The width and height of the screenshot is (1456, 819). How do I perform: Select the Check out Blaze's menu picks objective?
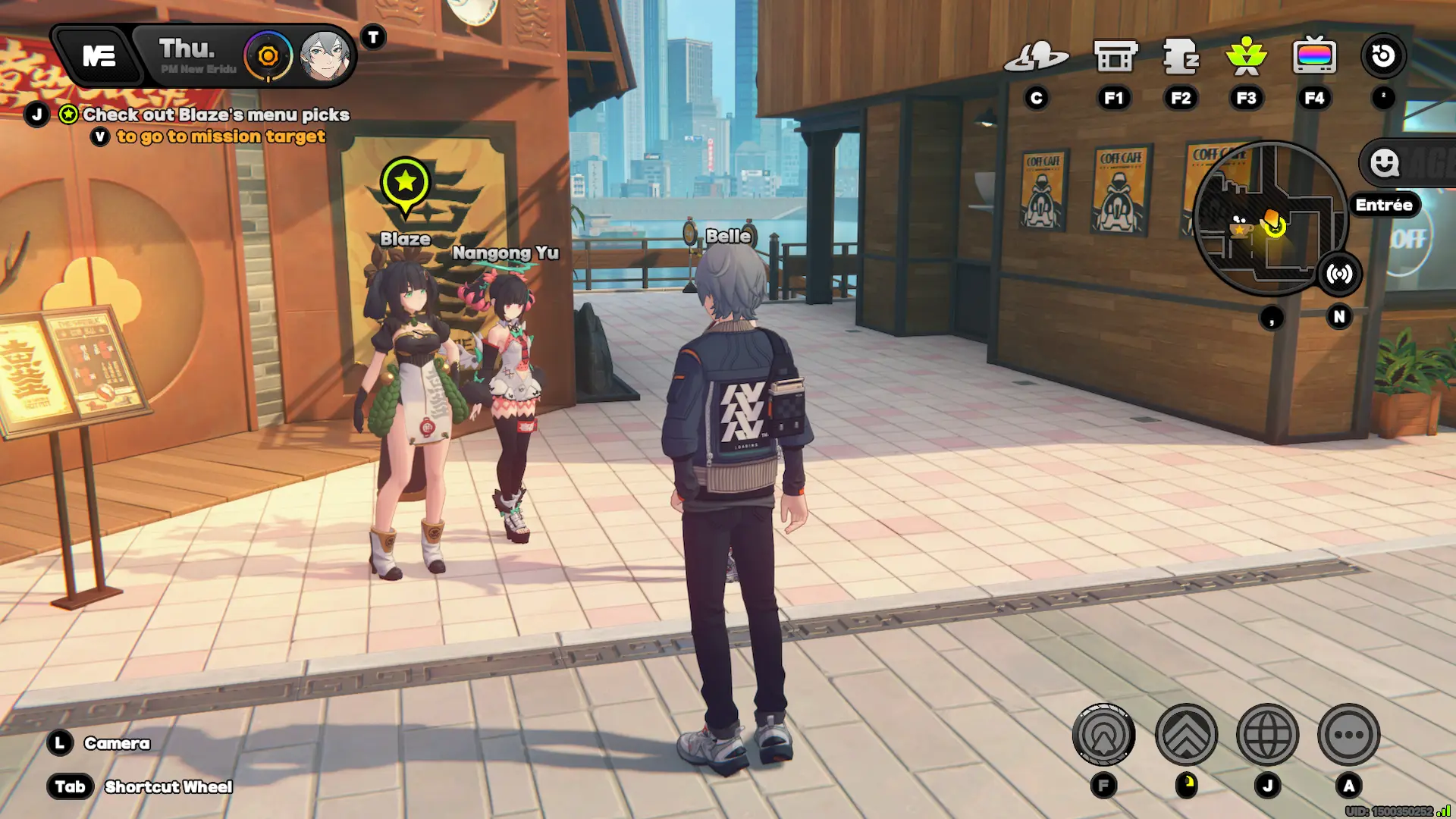click(215, 115)
